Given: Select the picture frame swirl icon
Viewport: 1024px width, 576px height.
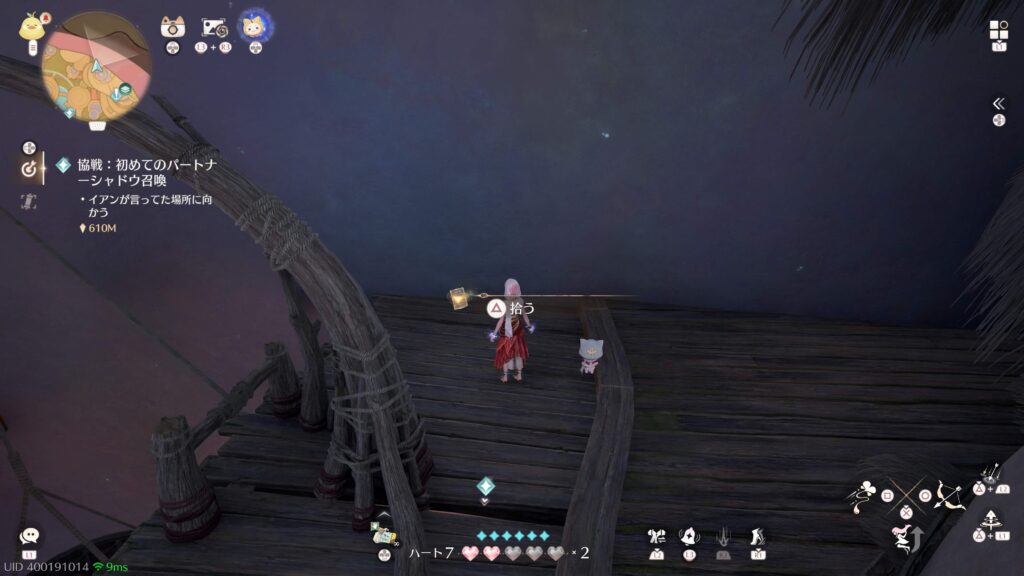Looking at the screenshot, I should click(214, 28).
